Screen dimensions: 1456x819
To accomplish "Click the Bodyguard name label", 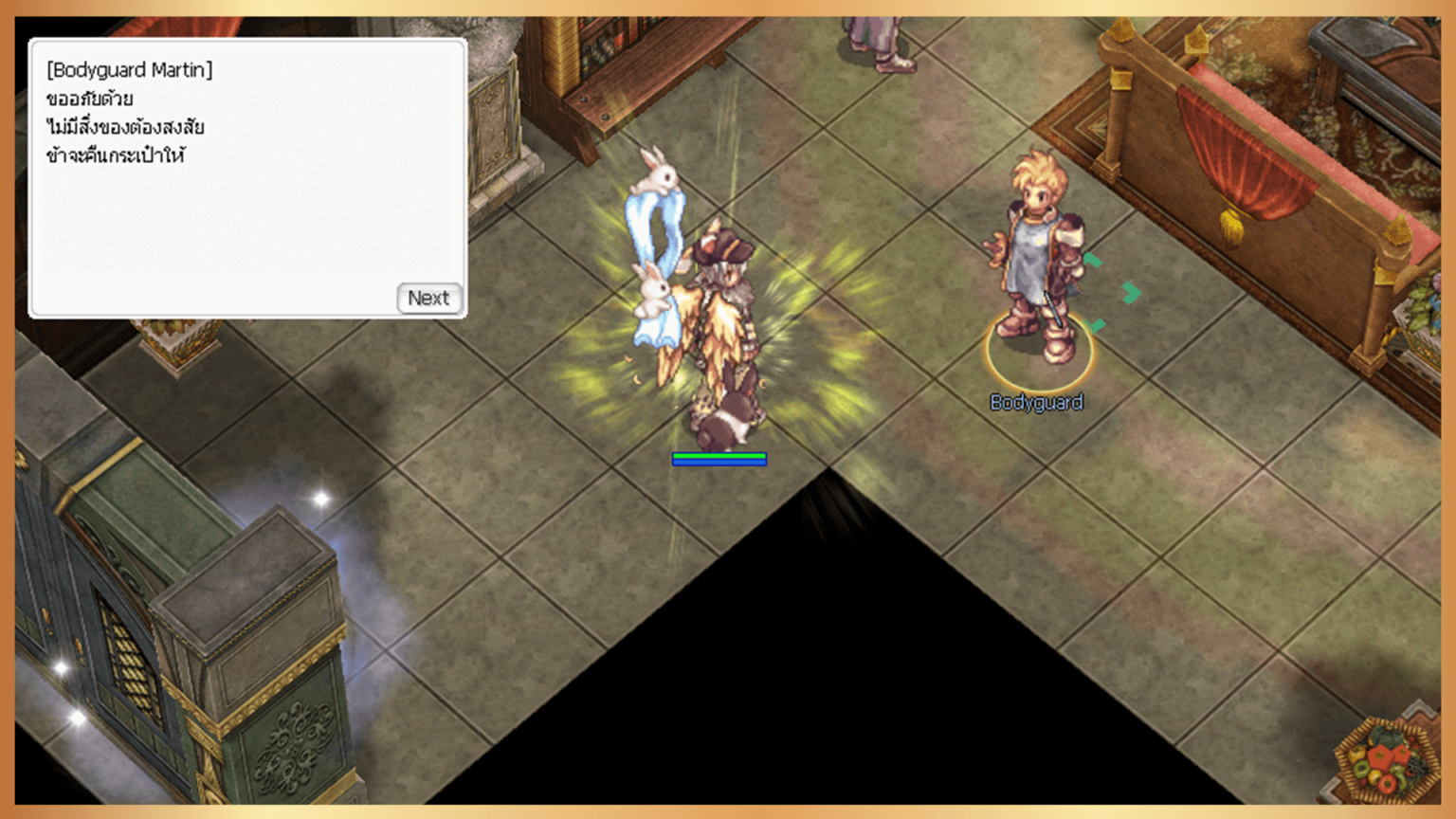I will pos(1037,402).
